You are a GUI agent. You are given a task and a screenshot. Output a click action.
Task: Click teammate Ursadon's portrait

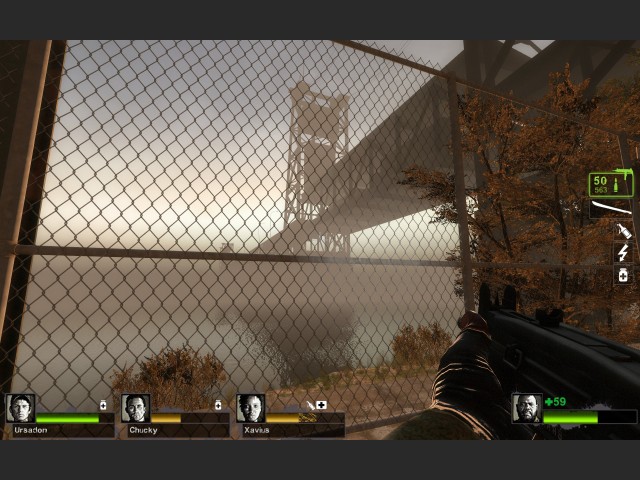click(20, 408)
